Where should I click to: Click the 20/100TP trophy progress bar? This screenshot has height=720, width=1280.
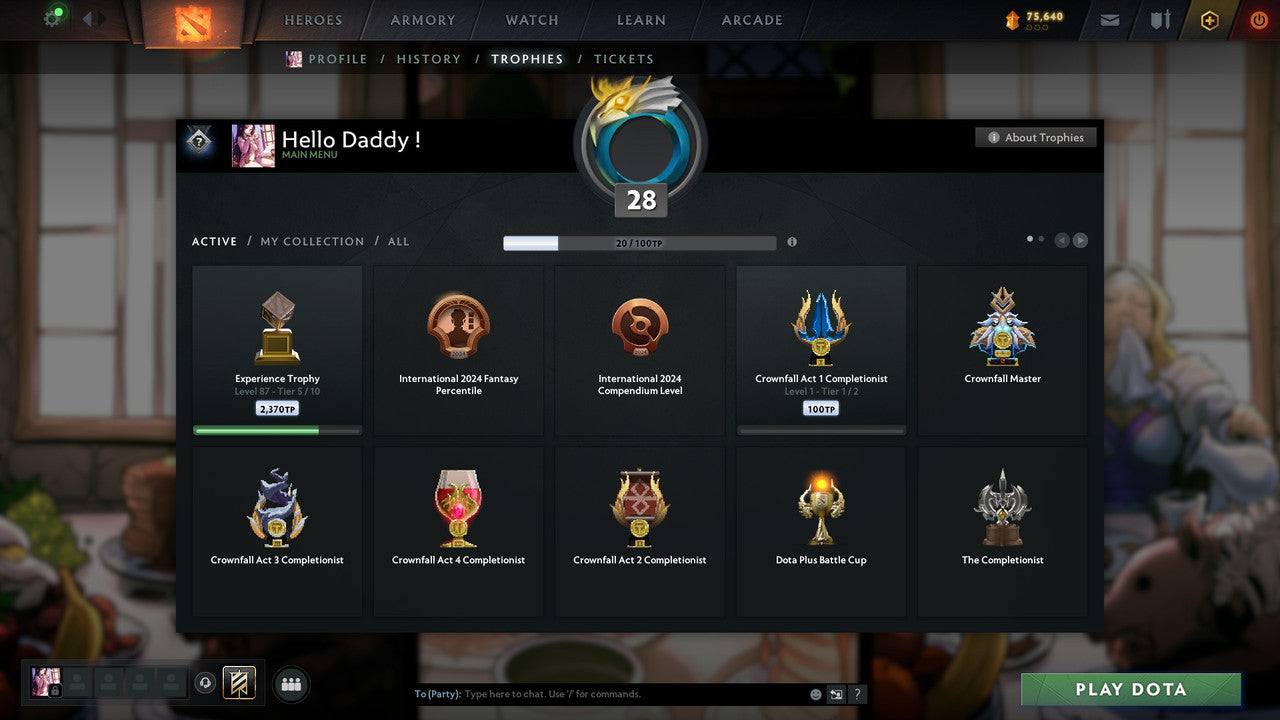pos(640,242)
